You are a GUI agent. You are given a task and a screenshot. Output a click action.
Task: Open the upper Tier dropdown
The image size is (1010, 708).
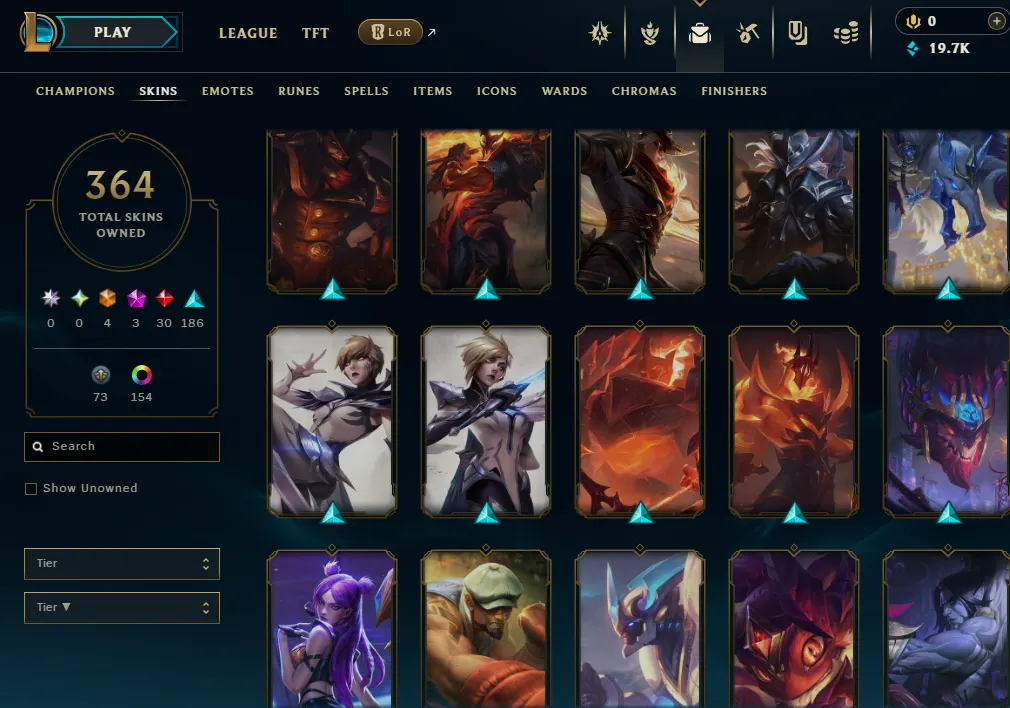(x=122, y=564)
